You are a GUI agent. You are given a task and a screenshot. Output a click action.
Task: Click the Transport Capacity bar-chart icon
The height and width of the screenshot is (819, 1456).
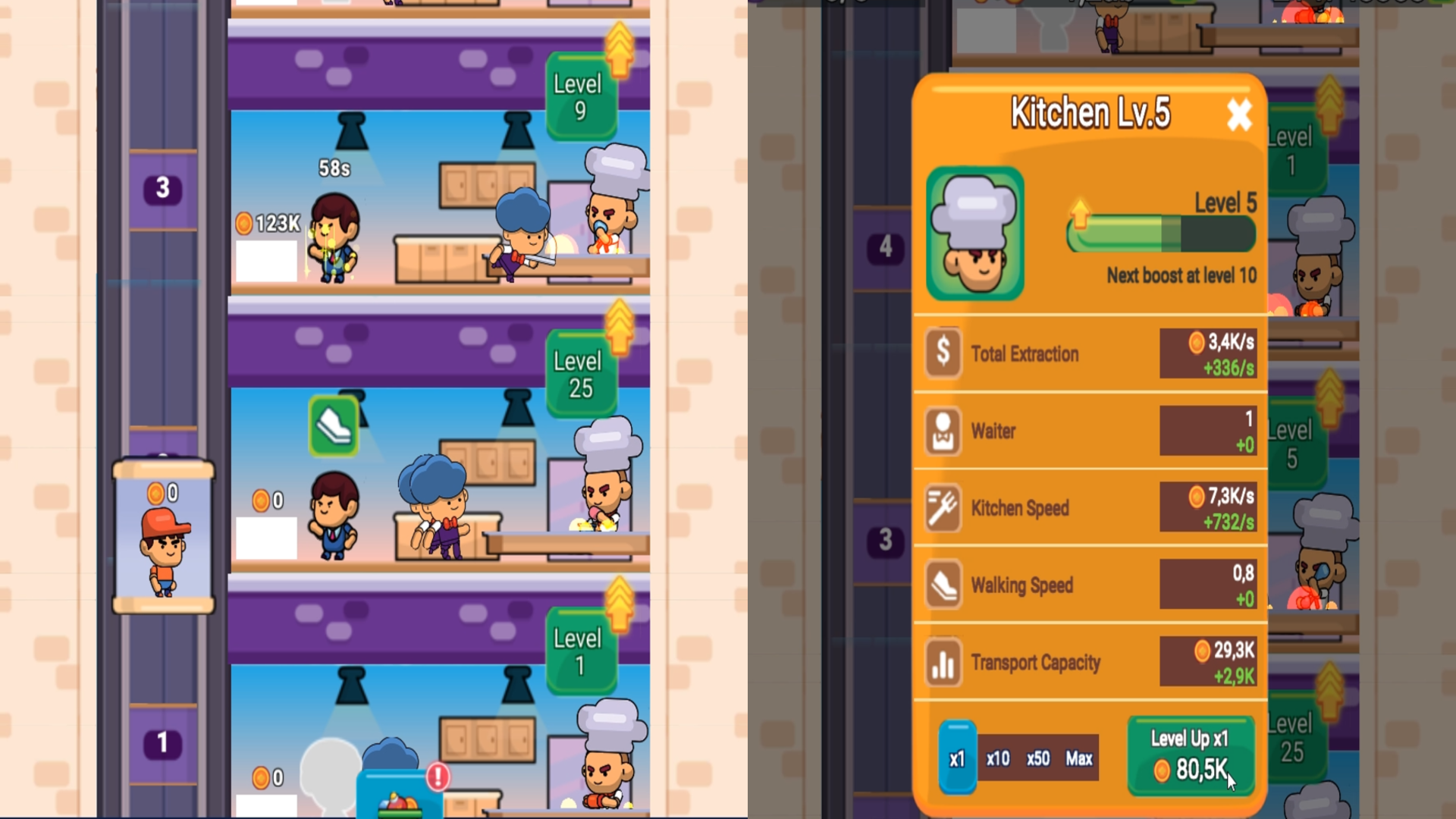pos(942,663)
